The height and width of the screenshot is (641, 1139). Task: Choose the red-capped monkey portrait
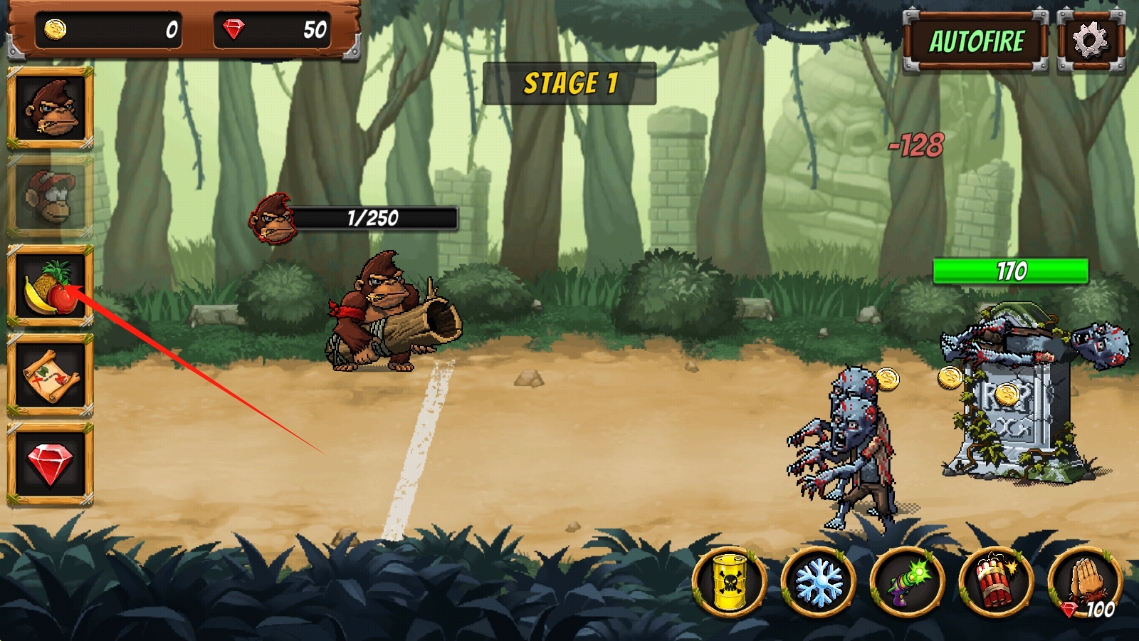point(50,195)
